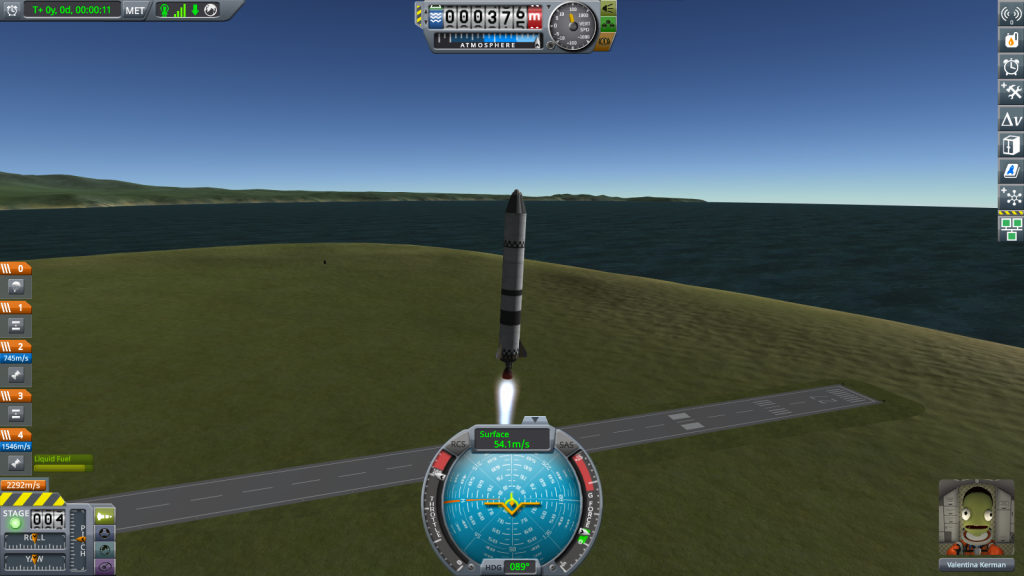The height and width of the screenshot is (576, 1024).
Task: Collapse the navball using the top arrow
Action: [536, 419]
